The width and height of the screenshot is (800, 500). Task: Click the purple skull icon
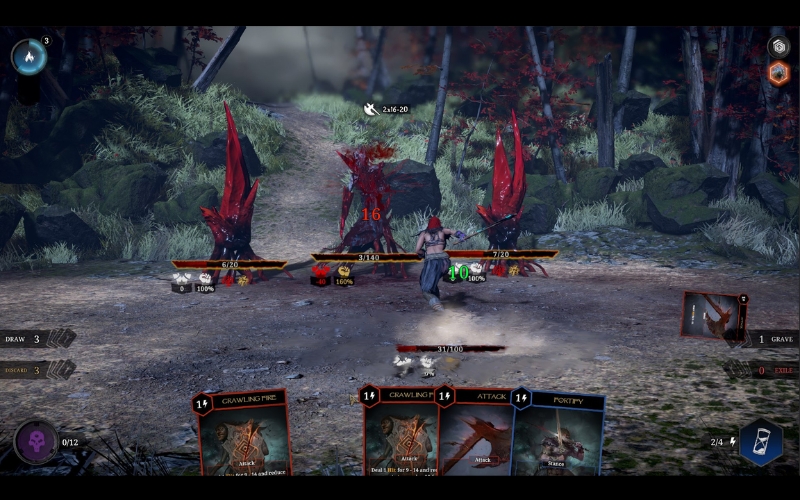(x=36, y=442)
